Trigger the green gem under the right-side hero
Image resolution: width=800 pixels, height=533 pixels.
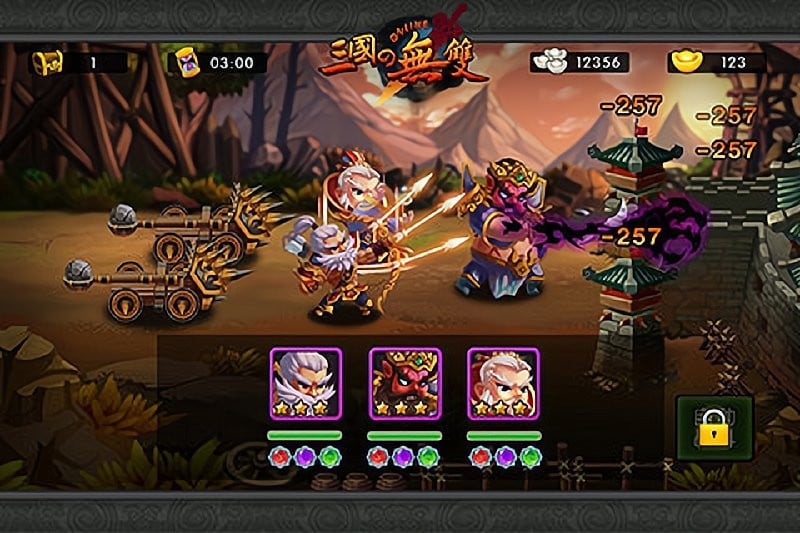coord(529,459)
